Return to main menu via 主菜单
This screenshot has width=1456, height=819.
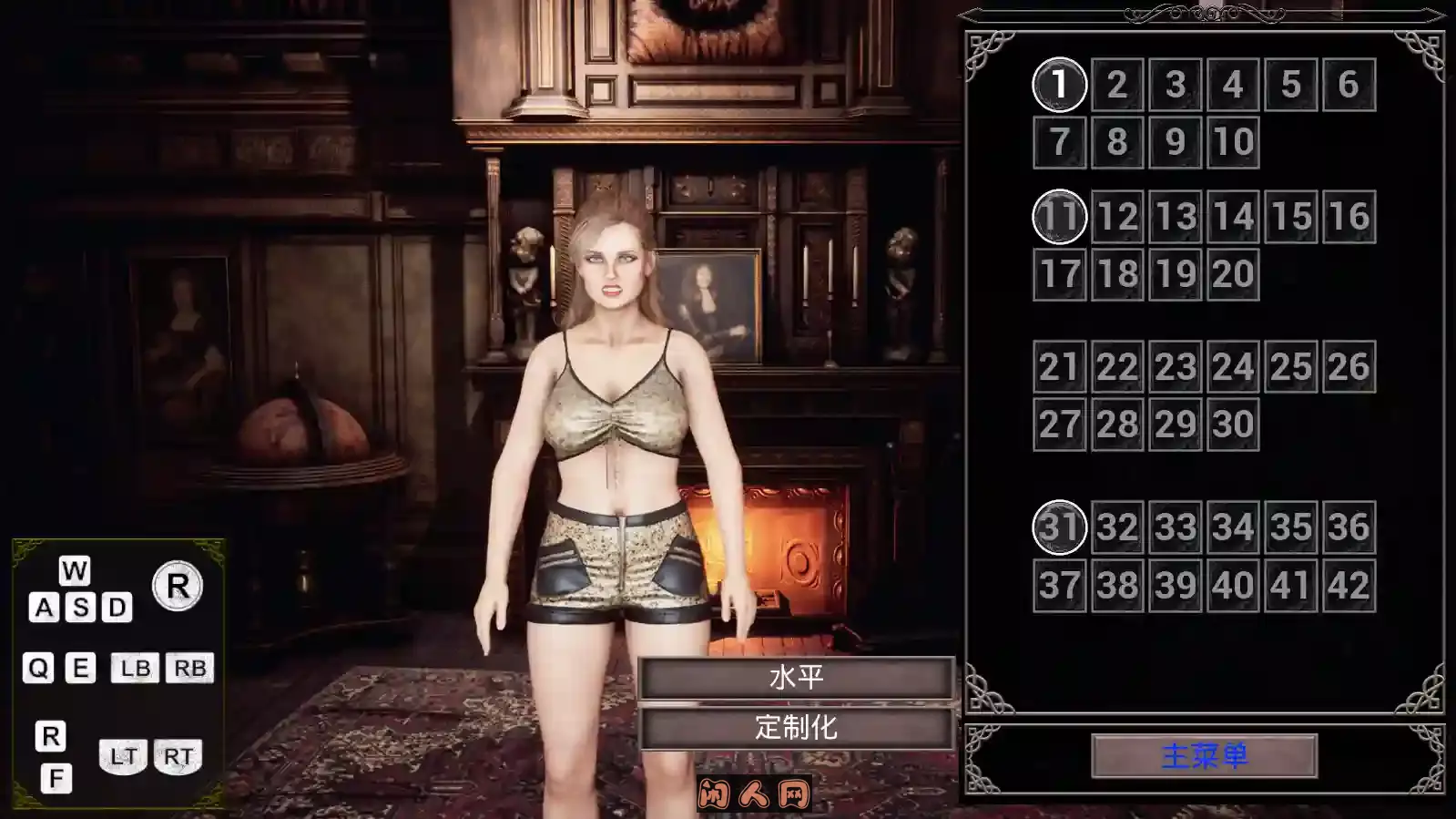pos(1204,756)
